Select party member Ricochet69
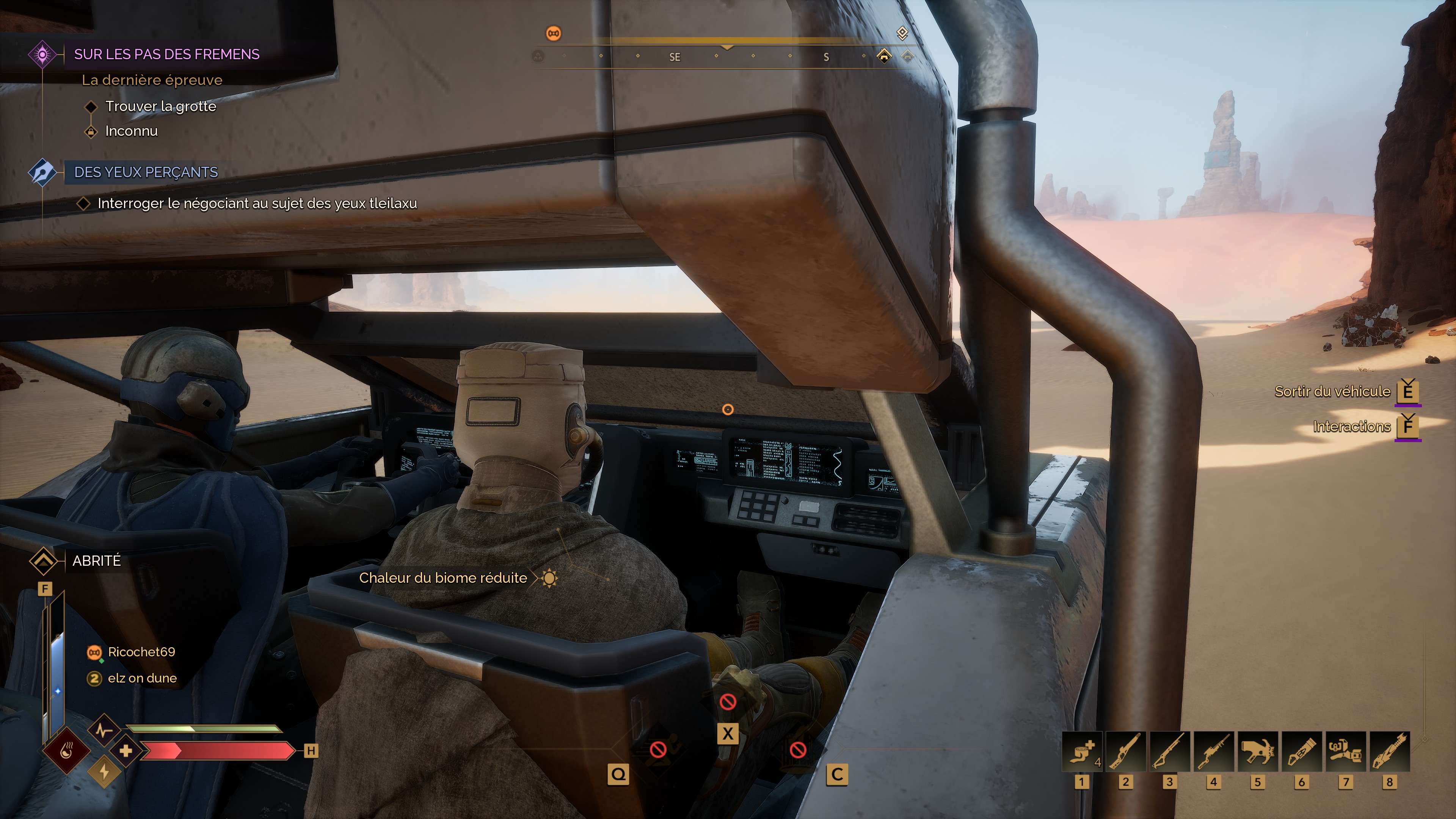This screenshot has height=819, width=1456. [141, 652]
